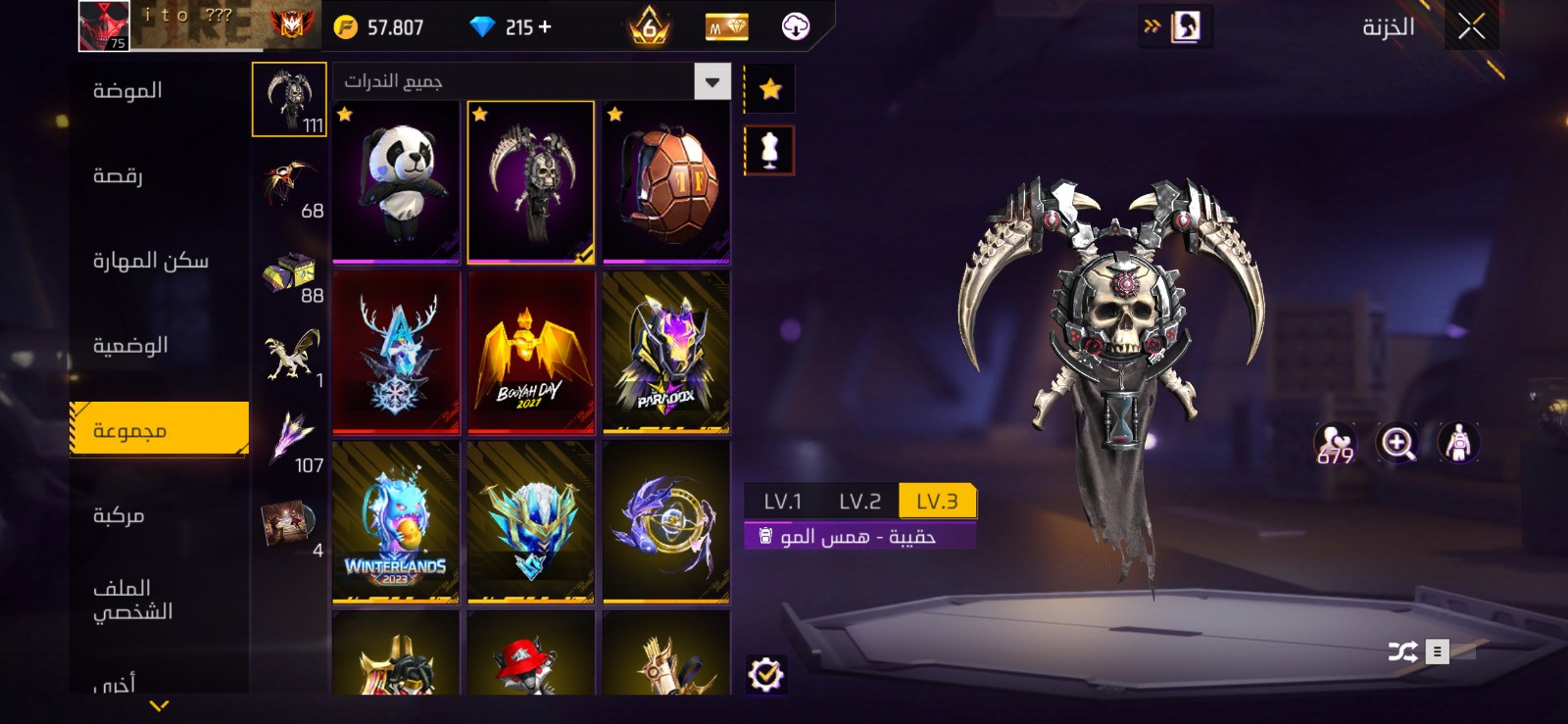This screenshot has height=724, width=1568.
Task: Choose the Booyah Day 2021 banner
Action: 531,353
